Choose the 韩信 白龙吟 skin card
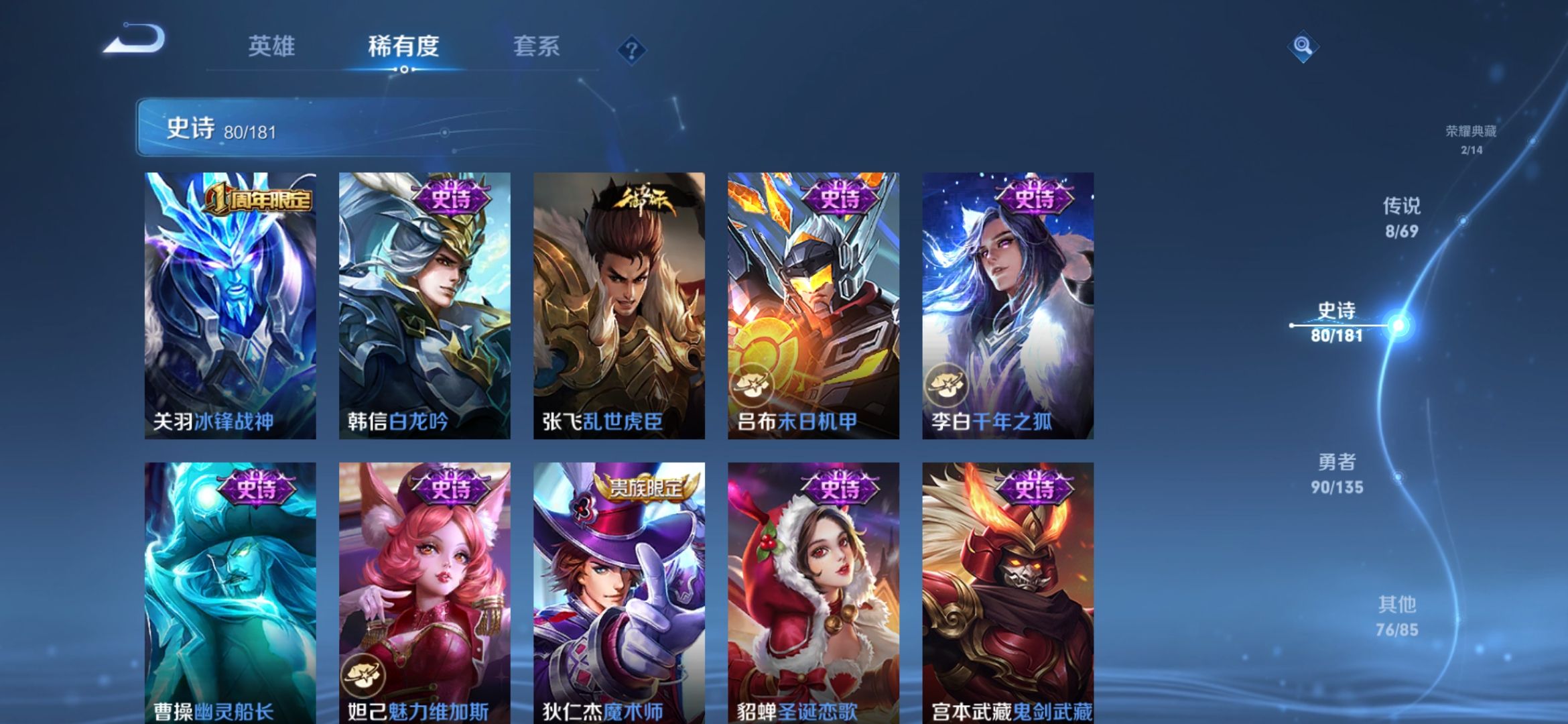The height and width of the screenshot is (724, 1568). point(424,306)
